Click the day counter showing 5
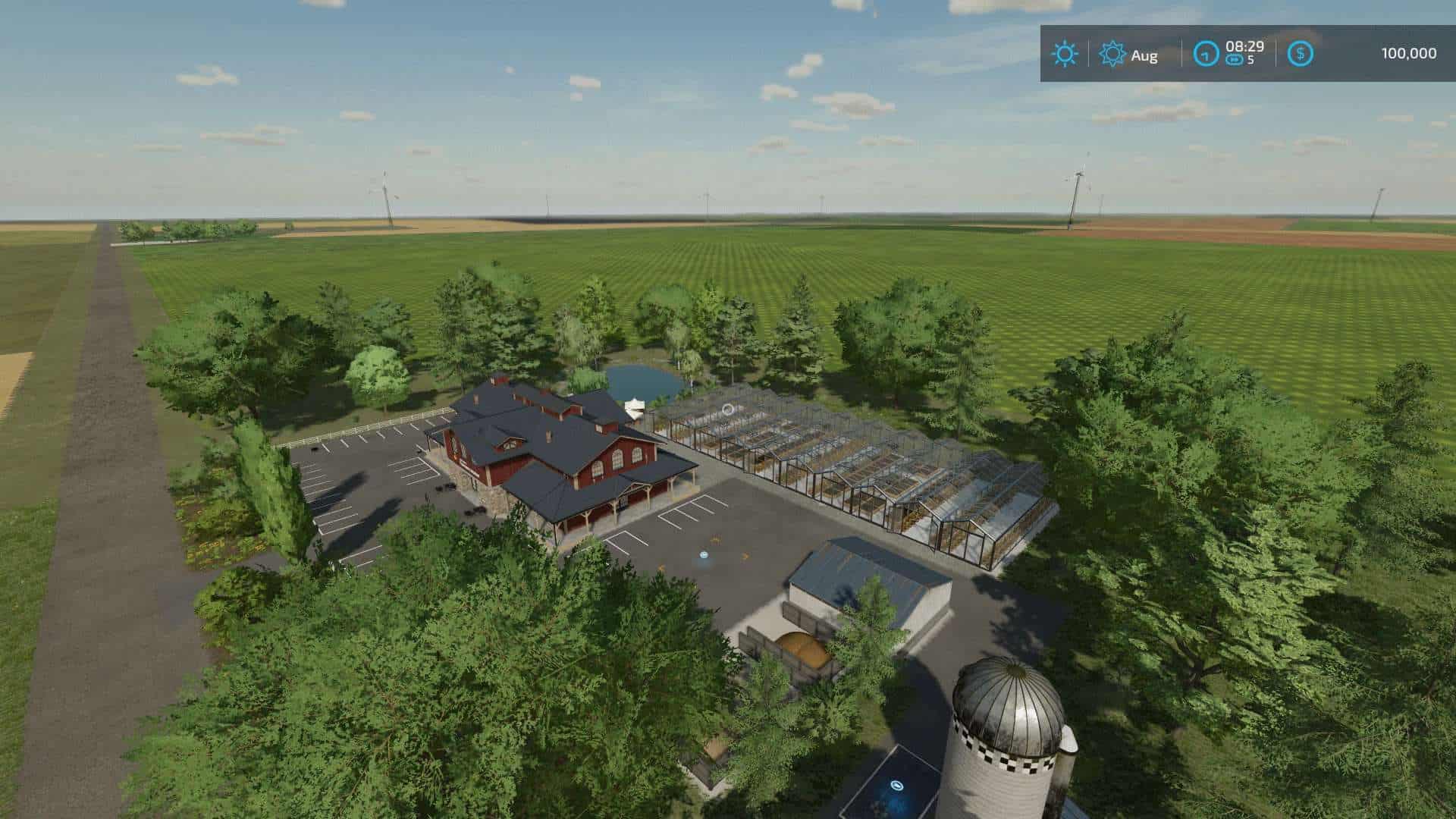This screenshot has width=1456, height=819. click(1251, 60)
